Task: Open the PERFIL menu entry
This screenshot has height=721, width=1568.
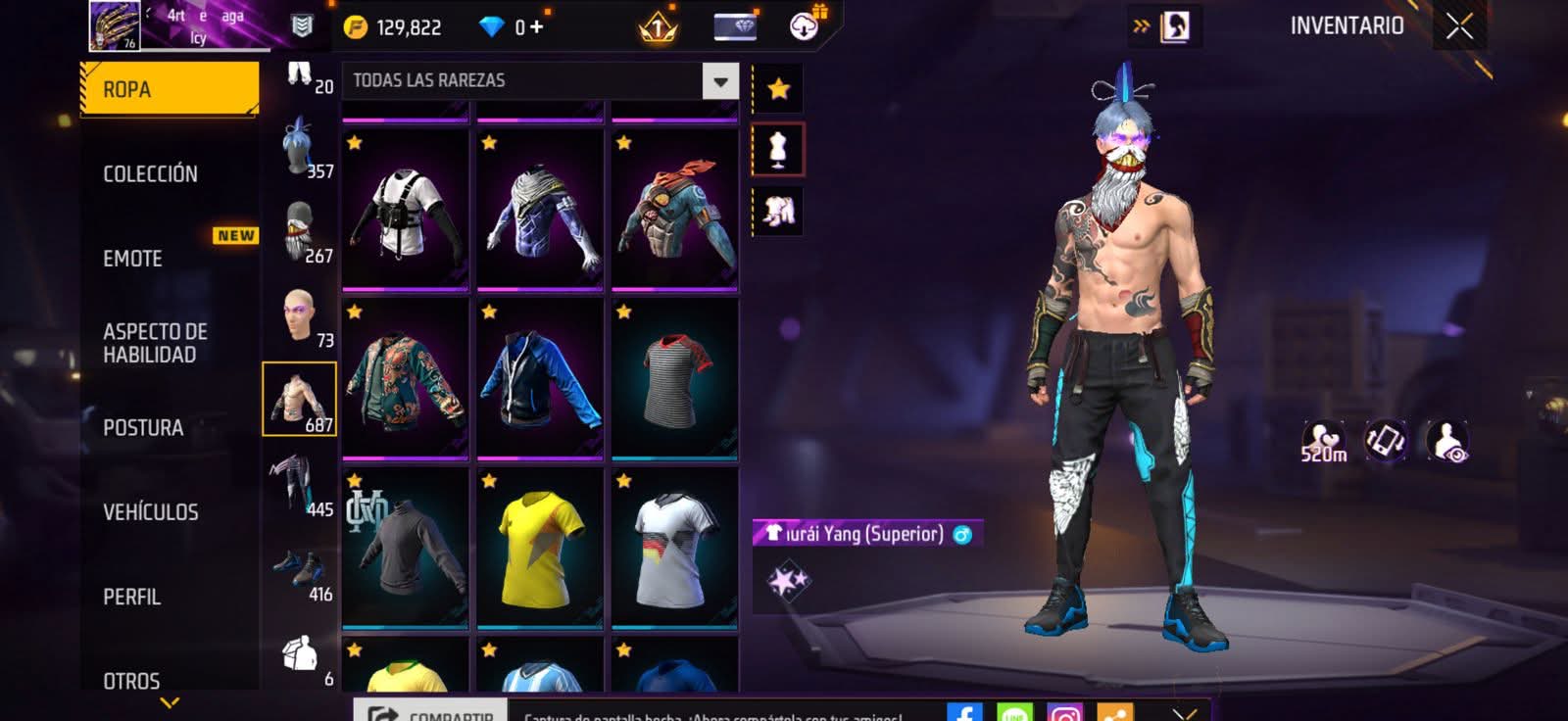Action: (132, 597)
